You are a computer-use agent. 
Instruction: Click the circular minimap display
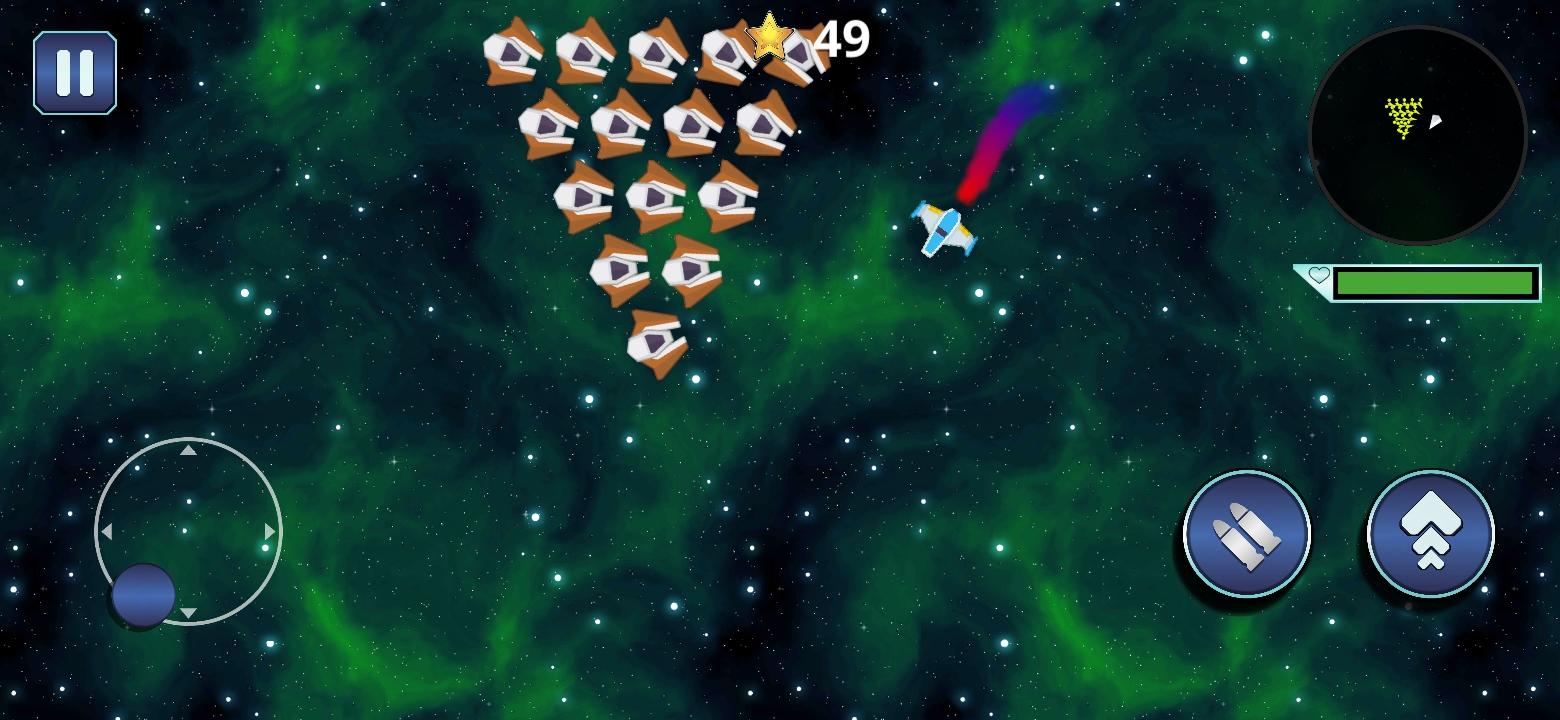pos(1418,137)
